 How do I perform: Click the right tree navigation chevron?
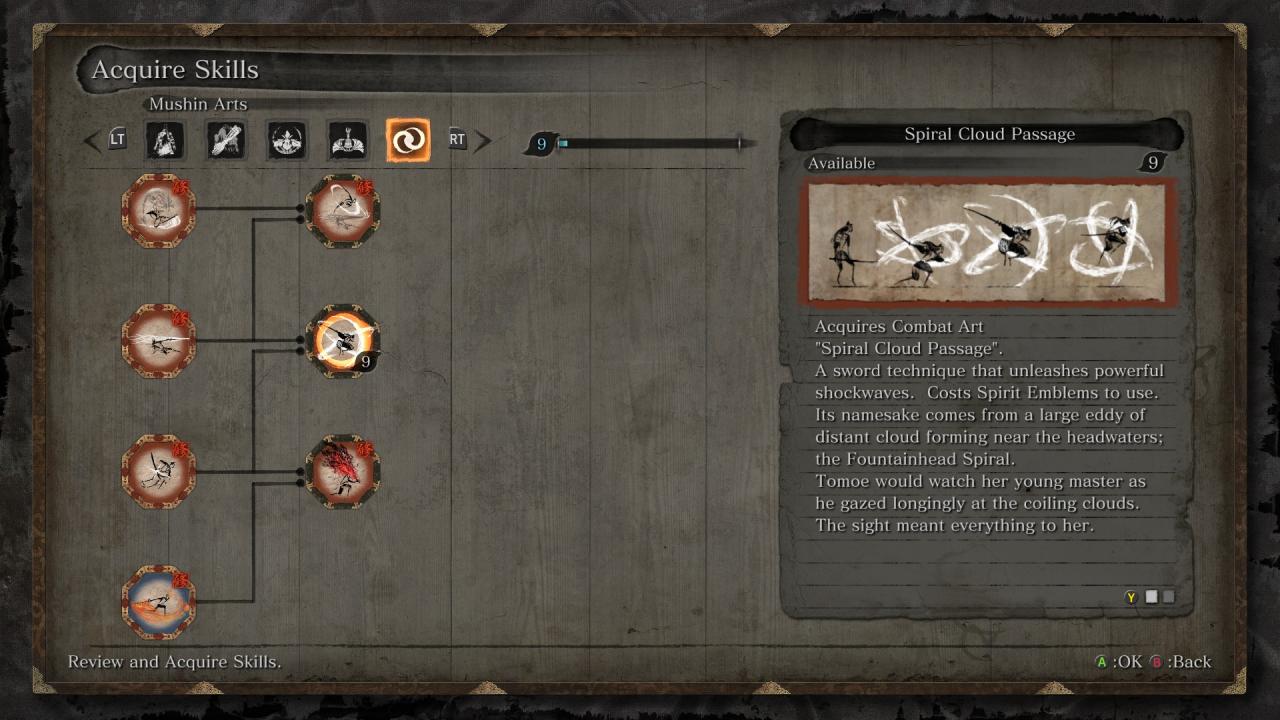(483, 140)
